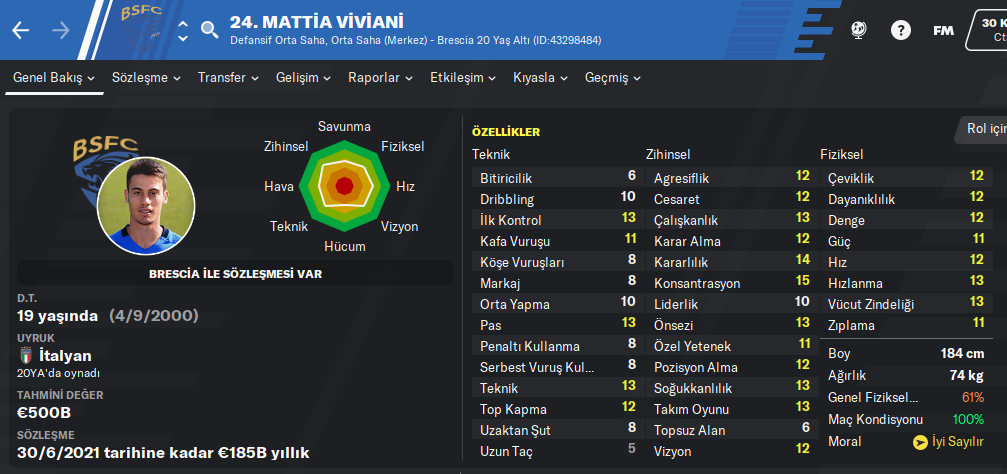
Task: Select the Kıyasla menu
Action: tap(541, 77)
